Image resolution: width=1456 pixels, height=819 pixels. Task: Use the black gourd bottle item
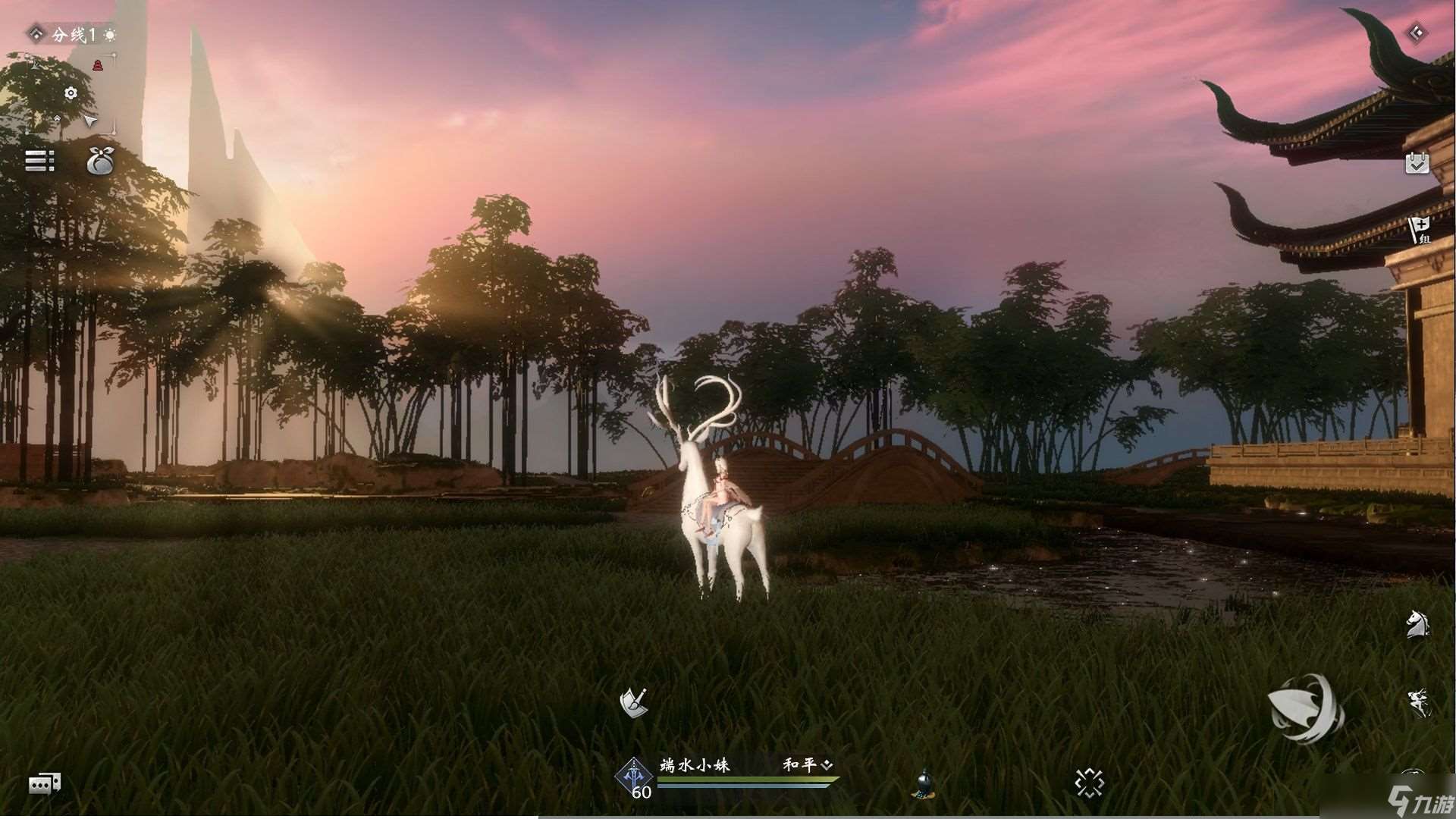pyautogui.click(x=924, y=784)
